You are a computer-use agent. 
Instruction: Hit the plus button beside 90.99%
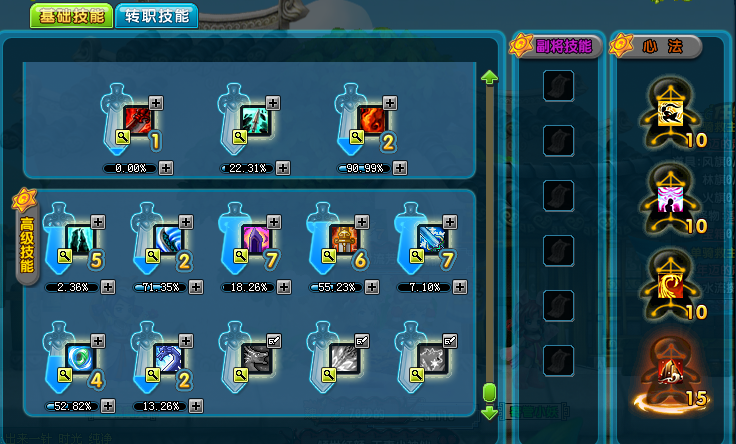pyautogui.click(x=400, y=168)
